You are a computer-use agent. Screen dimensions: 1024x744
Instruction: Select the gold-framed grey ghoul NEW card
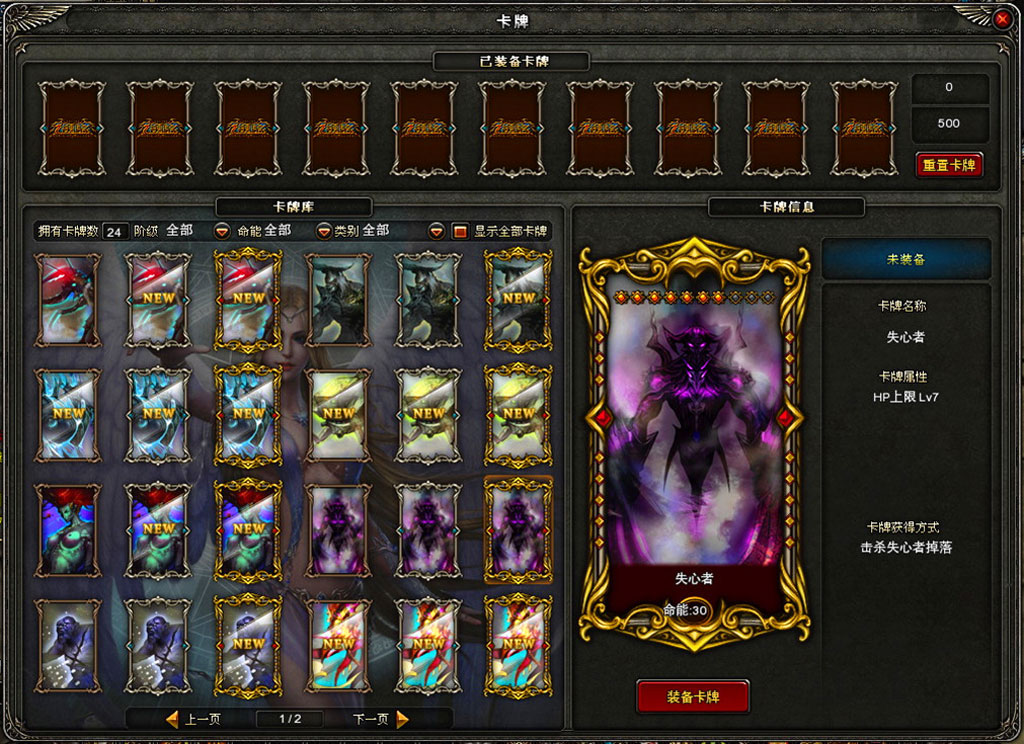click(248, 645)
